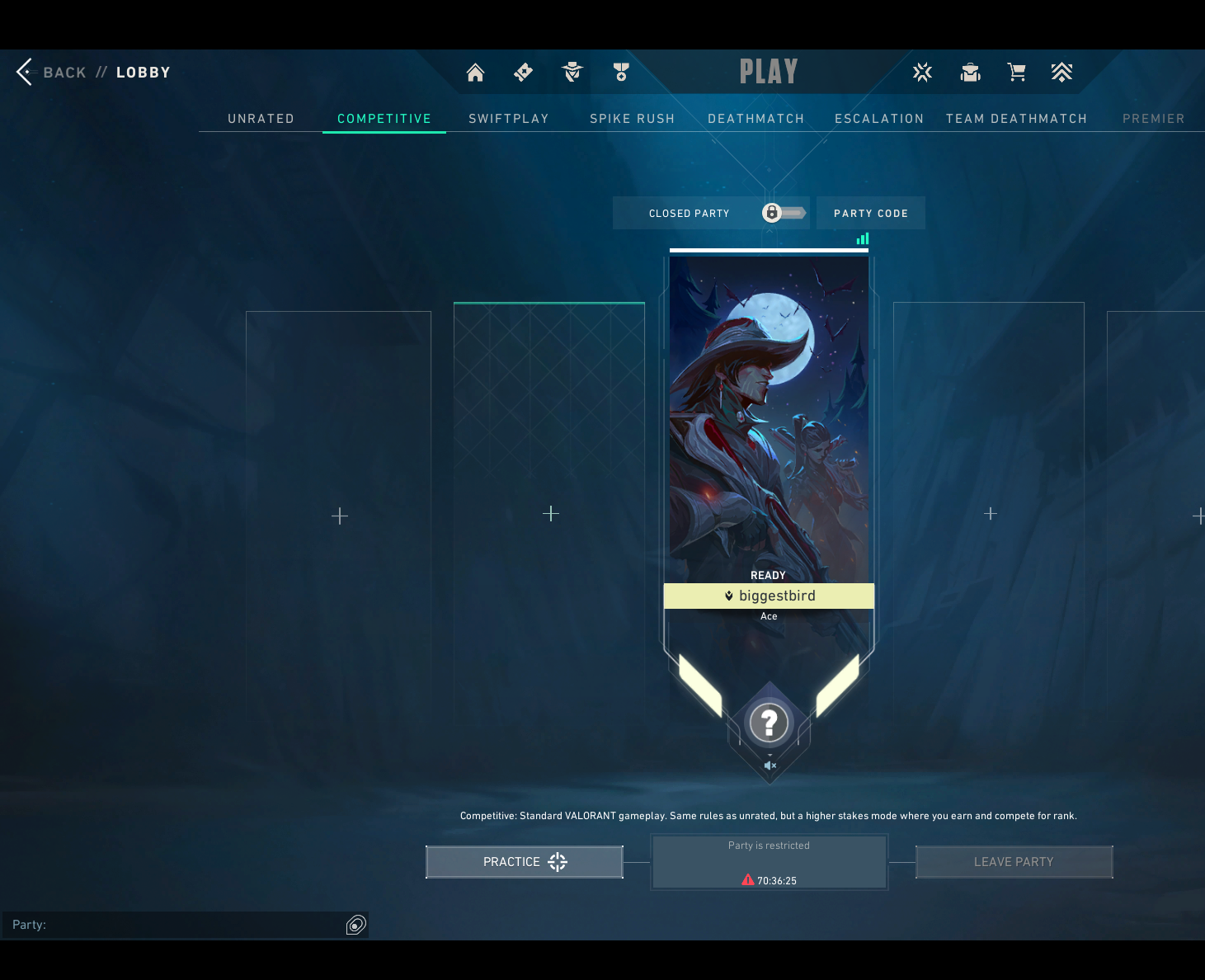Switch to the Unrated tab

261,118
